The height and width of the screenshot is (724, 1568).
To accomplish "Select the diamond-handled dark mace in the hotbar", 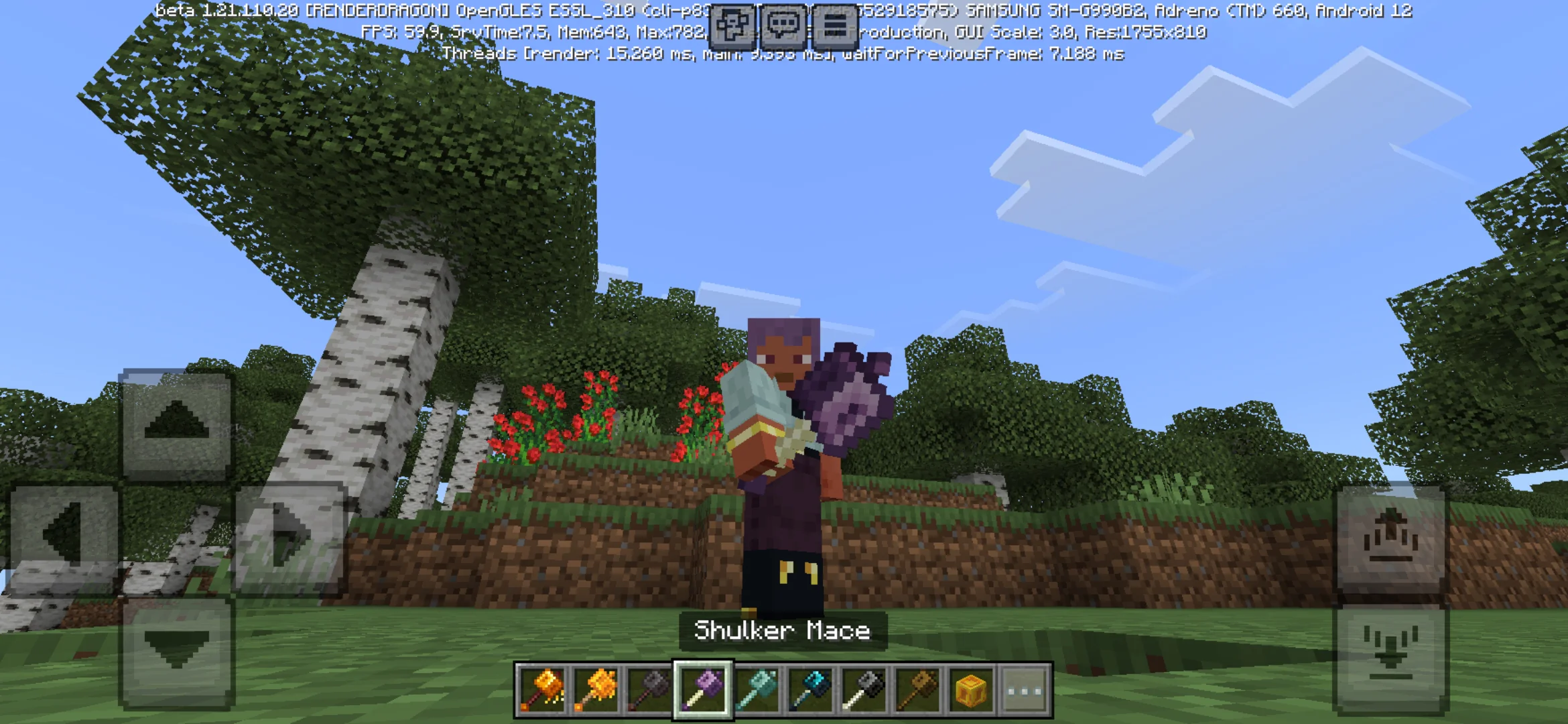I will (811, 689).
